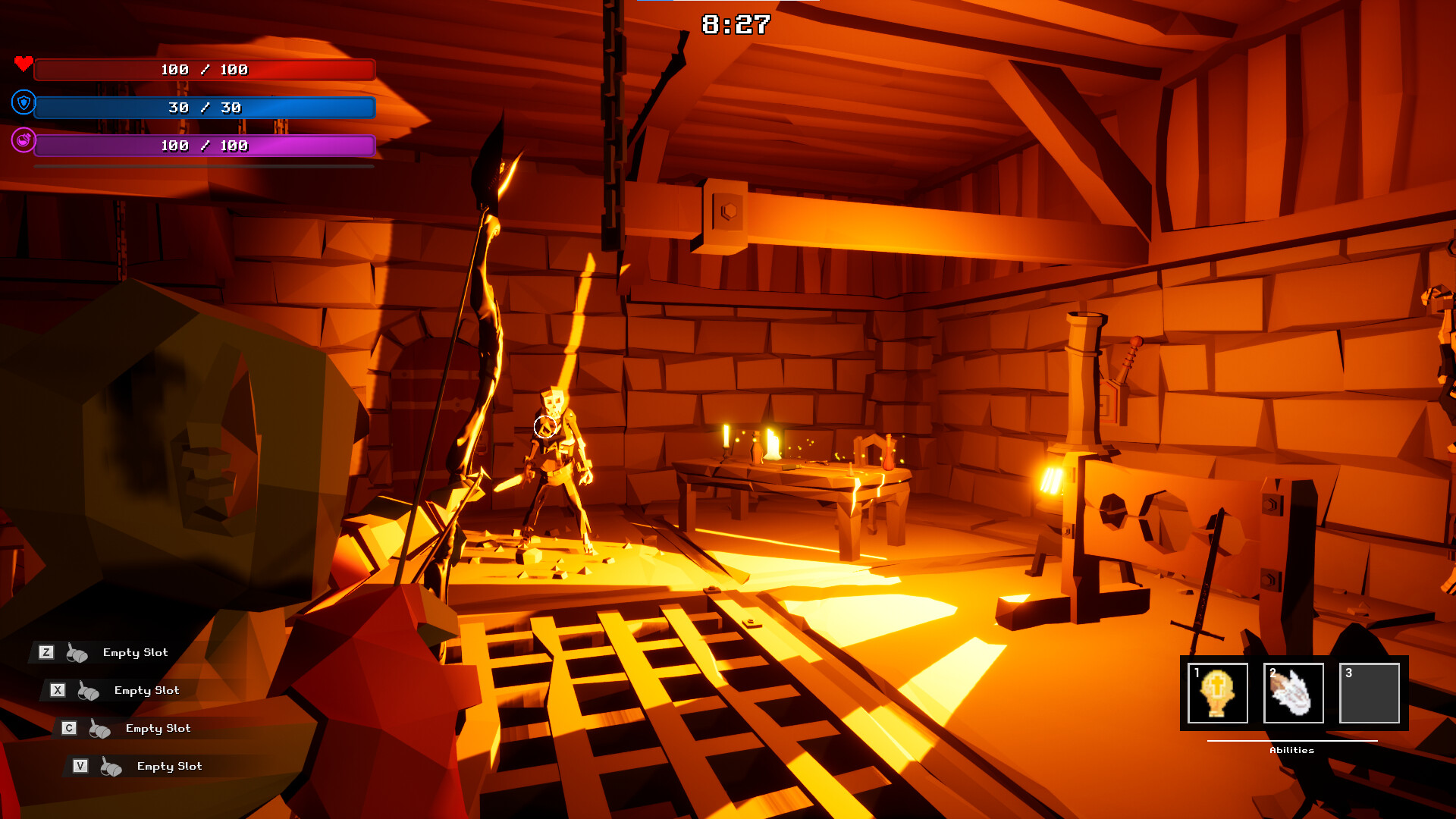Select the holy chalice ability in slot 1
Viewport: 1456px width, 819px height.
click(1218, 693)
